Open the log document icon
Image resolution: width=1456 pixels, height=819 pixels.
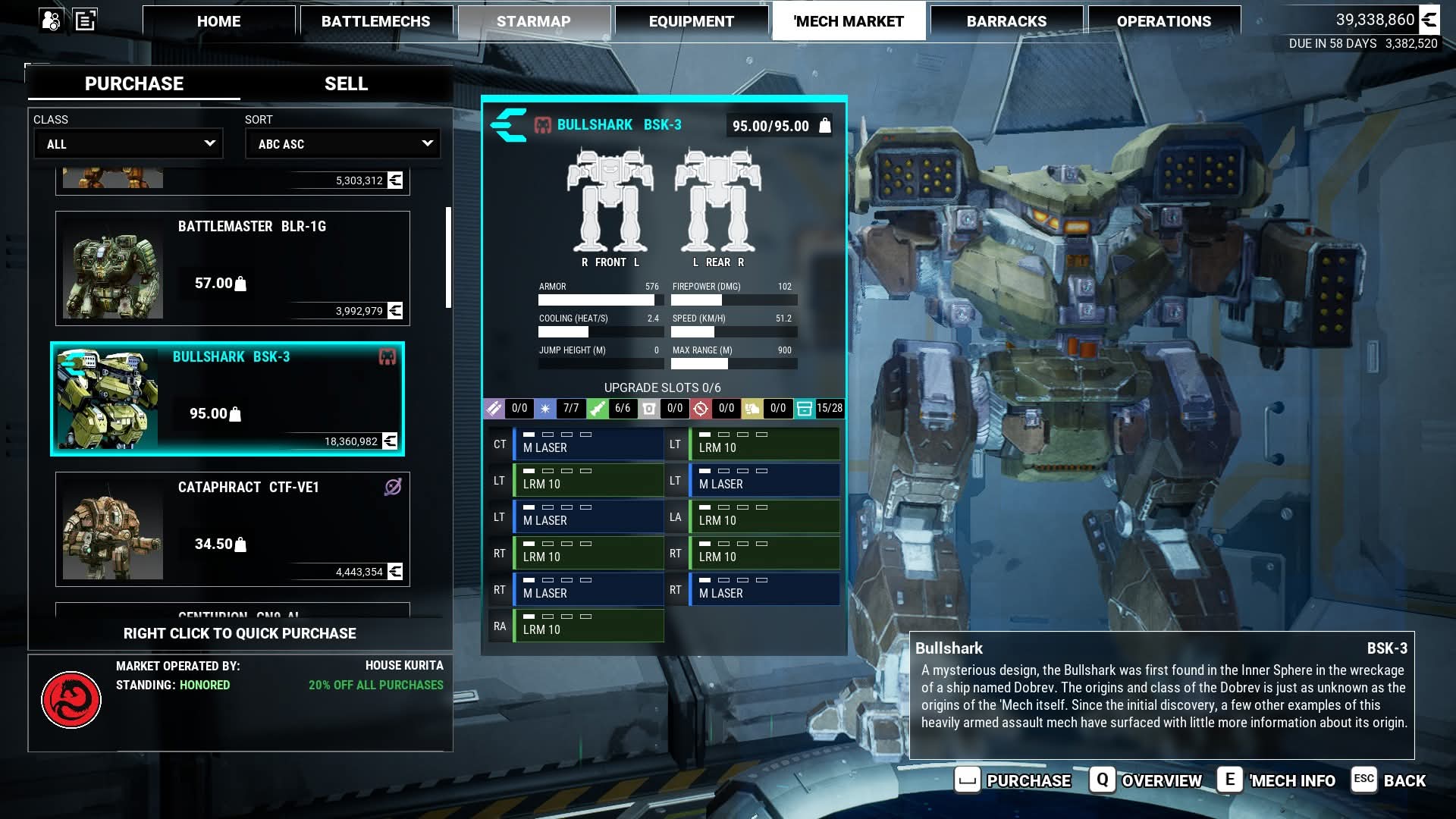85,20
